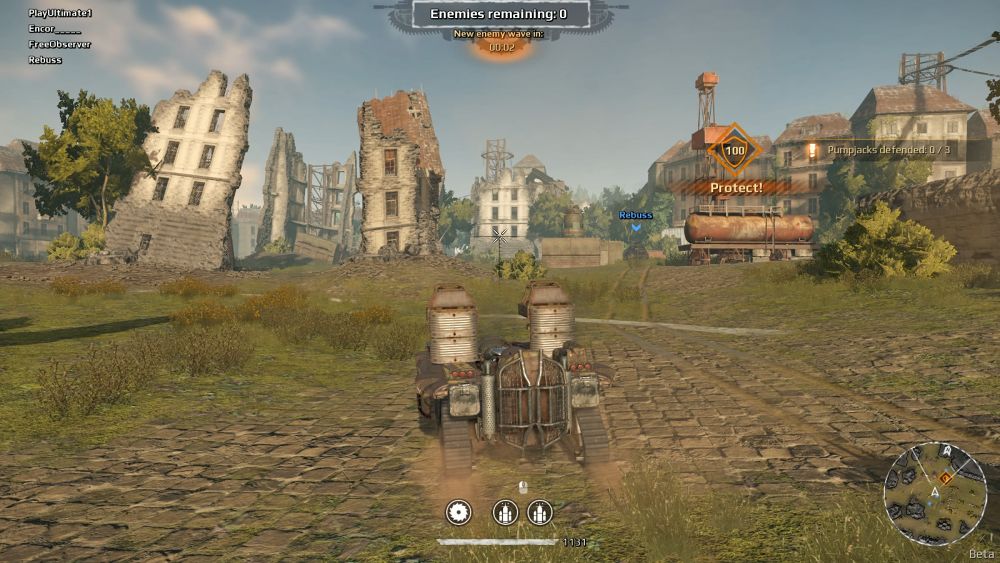Choose the Encor player name entry
This screenshot has height=563, width=1000.
(x=54, y=29)
